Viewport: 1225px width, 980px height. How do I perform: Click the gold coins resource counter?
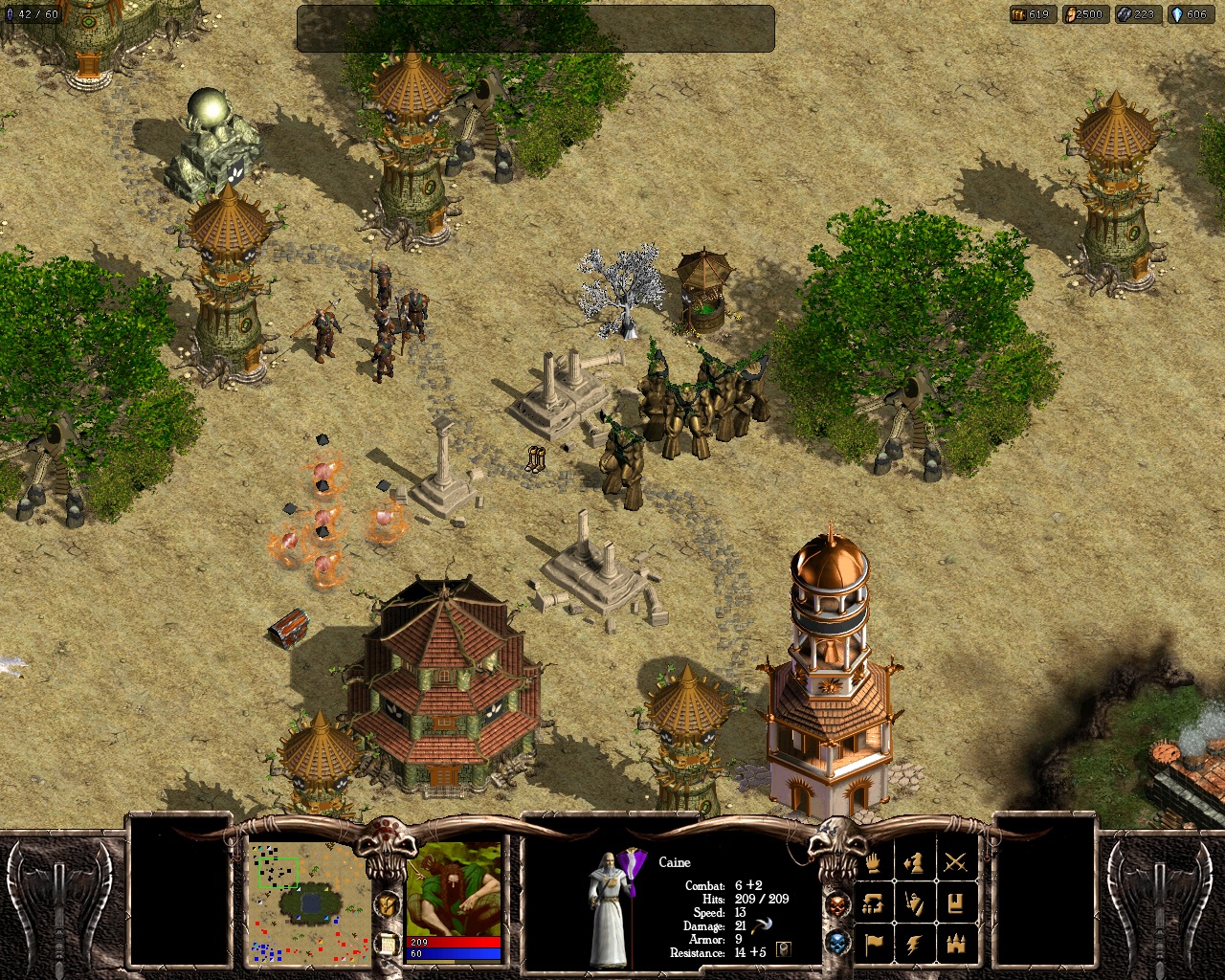(x=1032, y=14)
